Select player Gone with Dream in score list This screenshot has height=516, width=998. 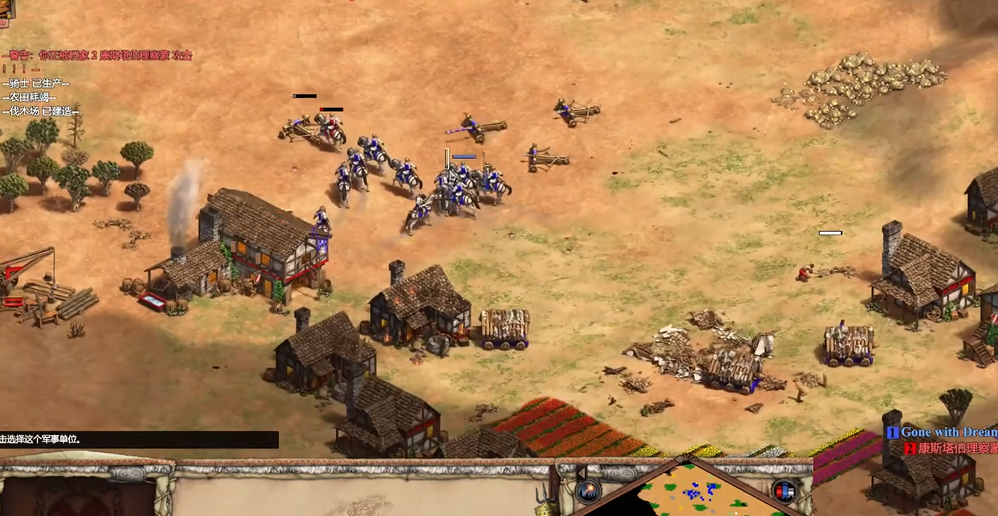[x=946, y=432]
